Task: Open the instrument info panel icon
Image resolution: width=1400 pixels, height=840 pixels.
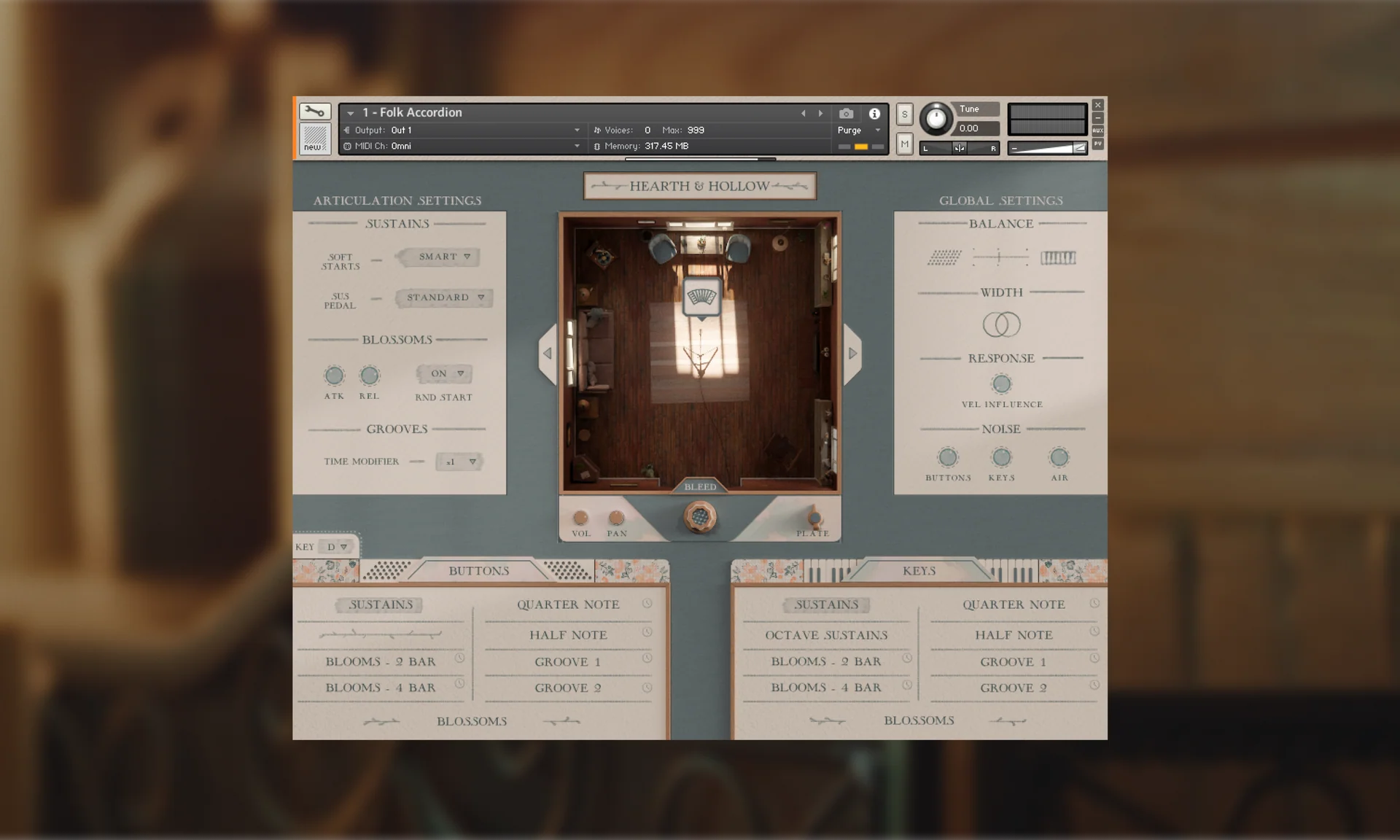Action: [x=874, y=113]
